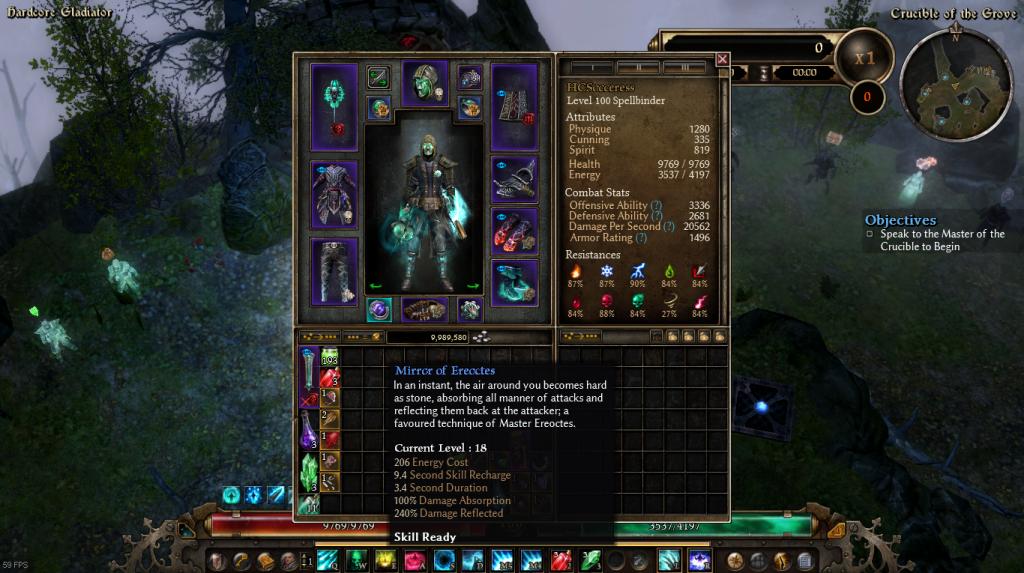The image size is (1024, 573).
Task: Select the equipped helmet slot
Action: pos(424,83)
